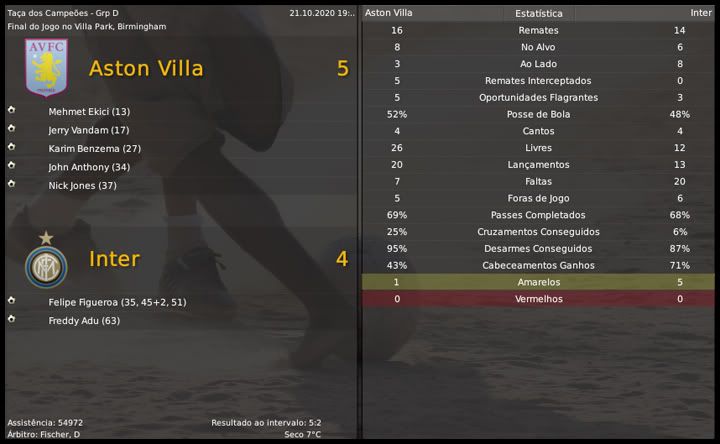Click the Aston Villa club crest

pos(46,68)
